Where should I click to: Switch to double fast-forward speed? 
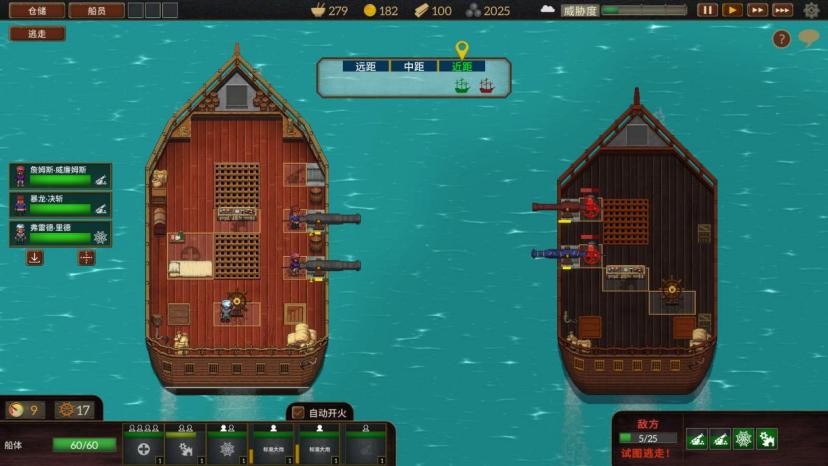point(758,10)
